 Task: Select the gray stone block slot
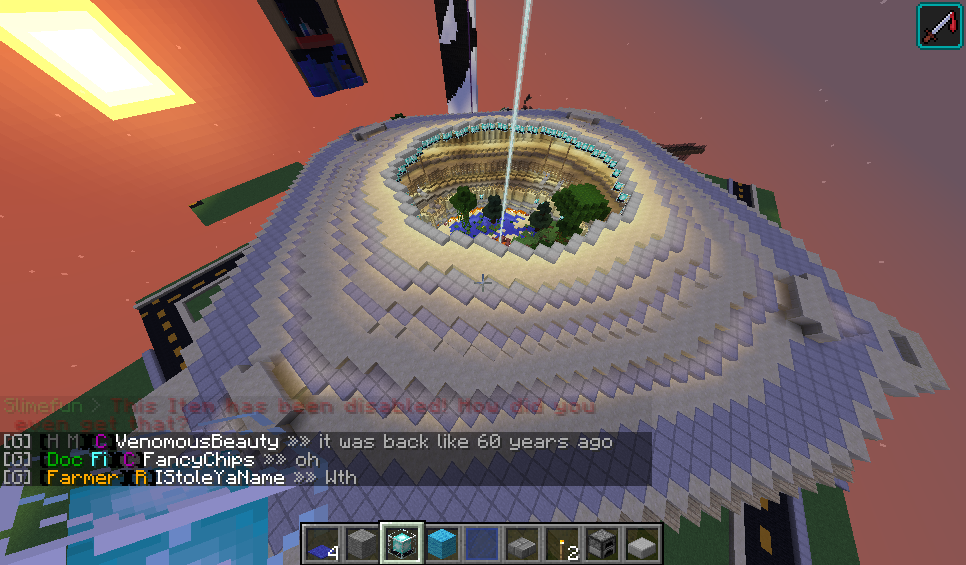click(x=362, y=544)
